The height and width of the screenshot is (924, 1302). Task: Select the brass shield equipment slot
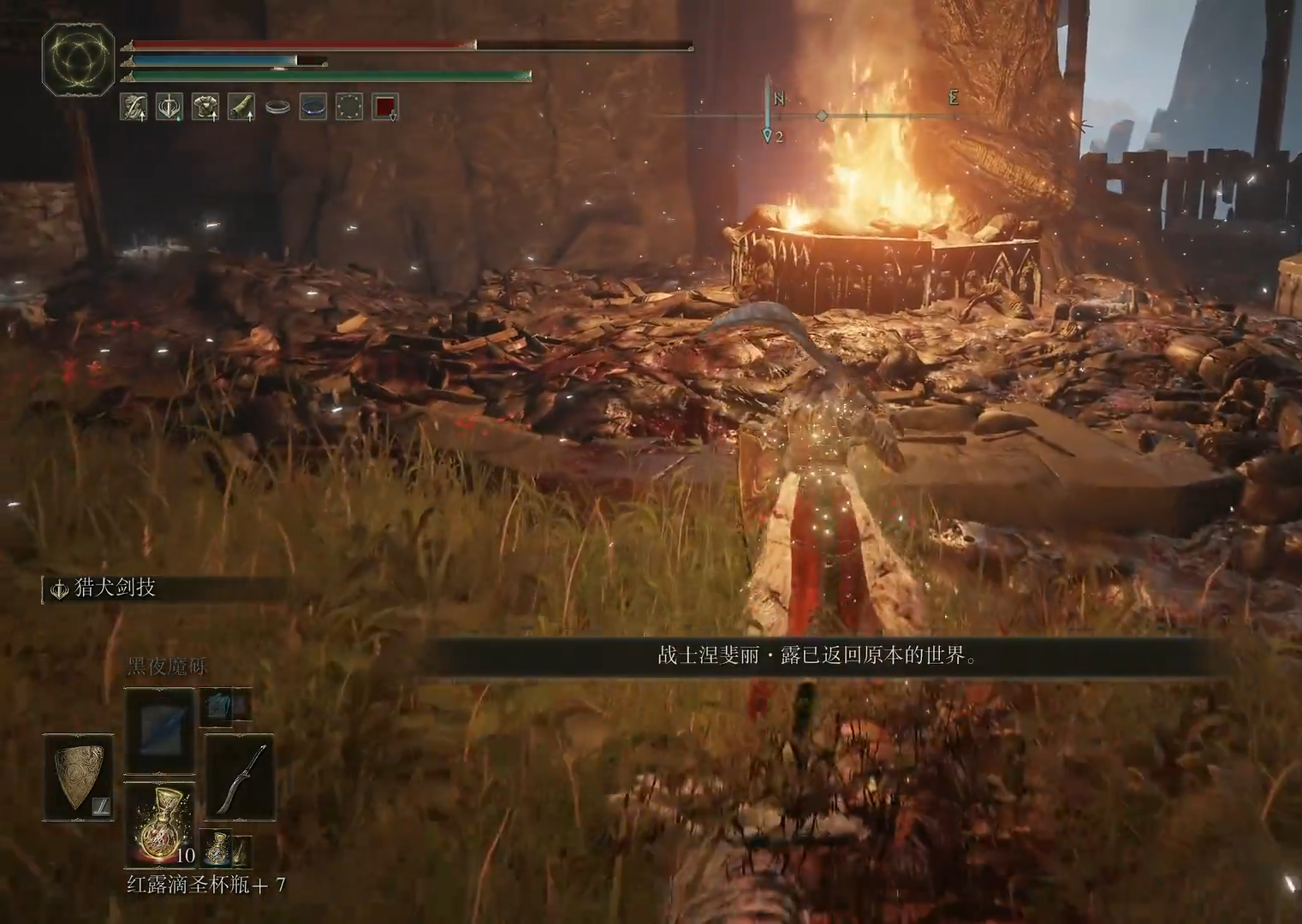point(80,778)
